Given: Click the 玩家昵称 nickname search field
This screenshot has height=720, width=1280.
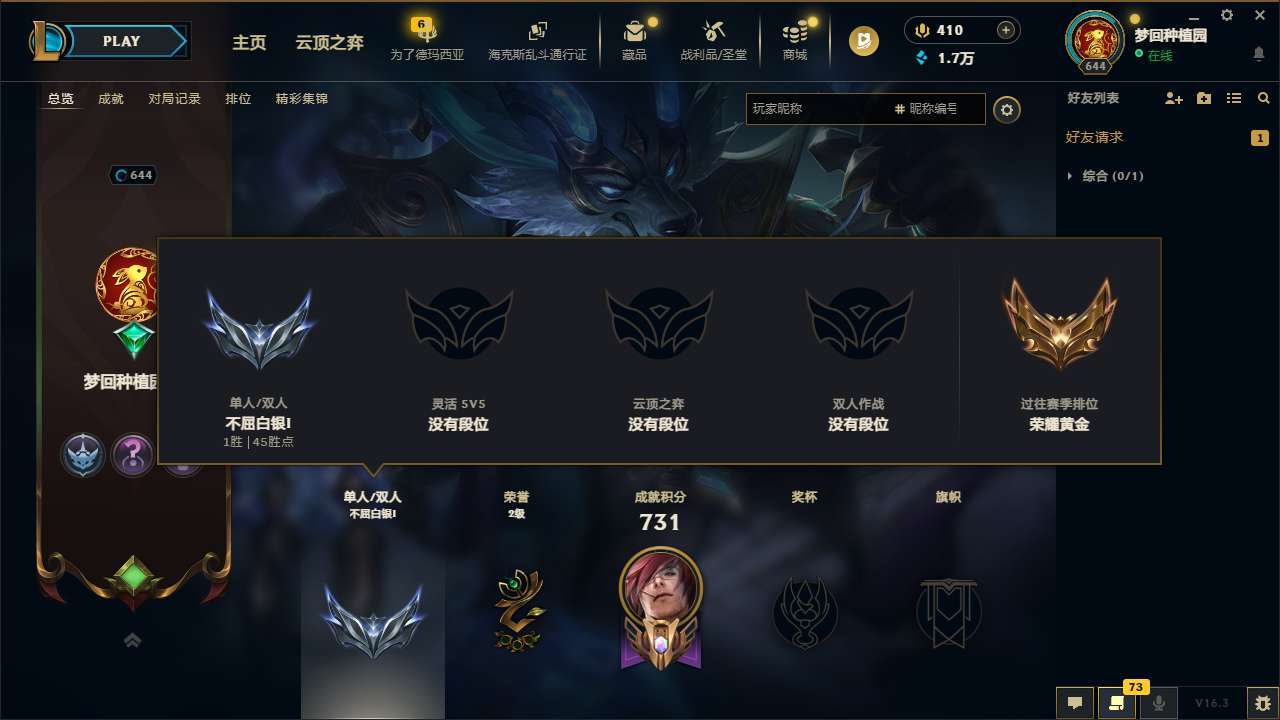Looking at the screenshot, I should 820,109.
